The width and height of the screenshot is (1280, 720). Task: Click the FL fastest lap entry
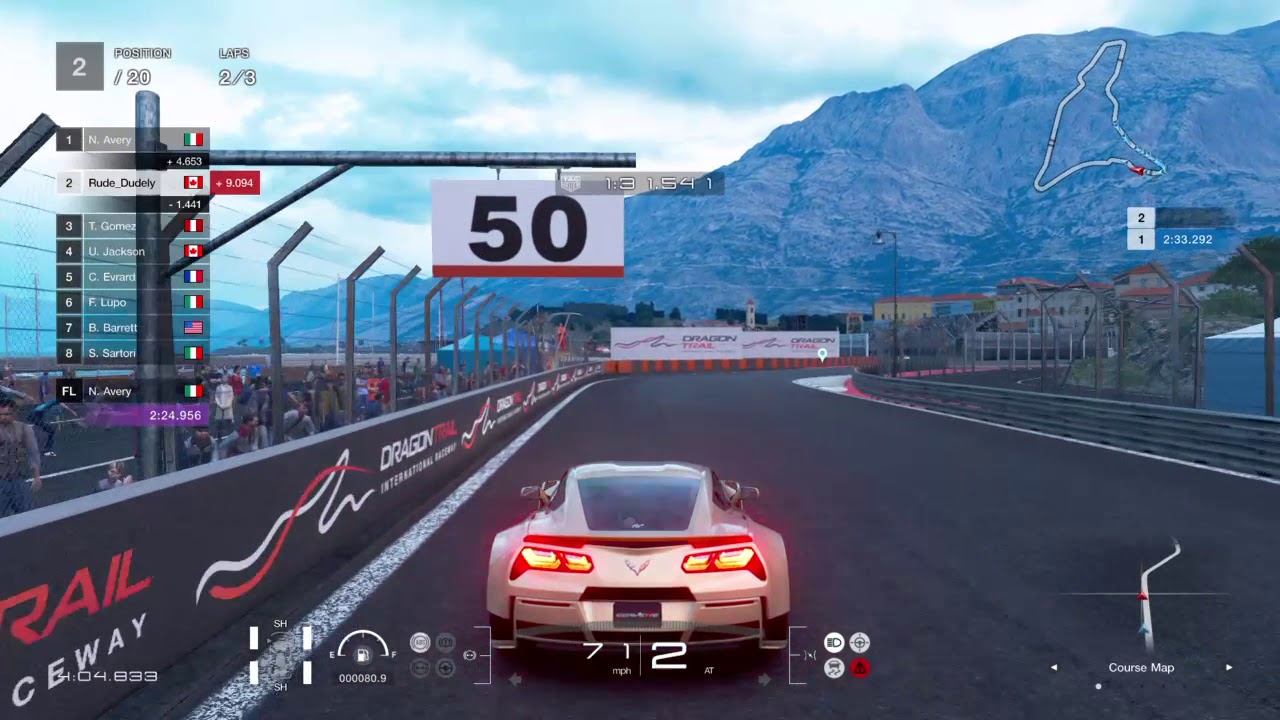pyautogui.click(x=68, y=391)
